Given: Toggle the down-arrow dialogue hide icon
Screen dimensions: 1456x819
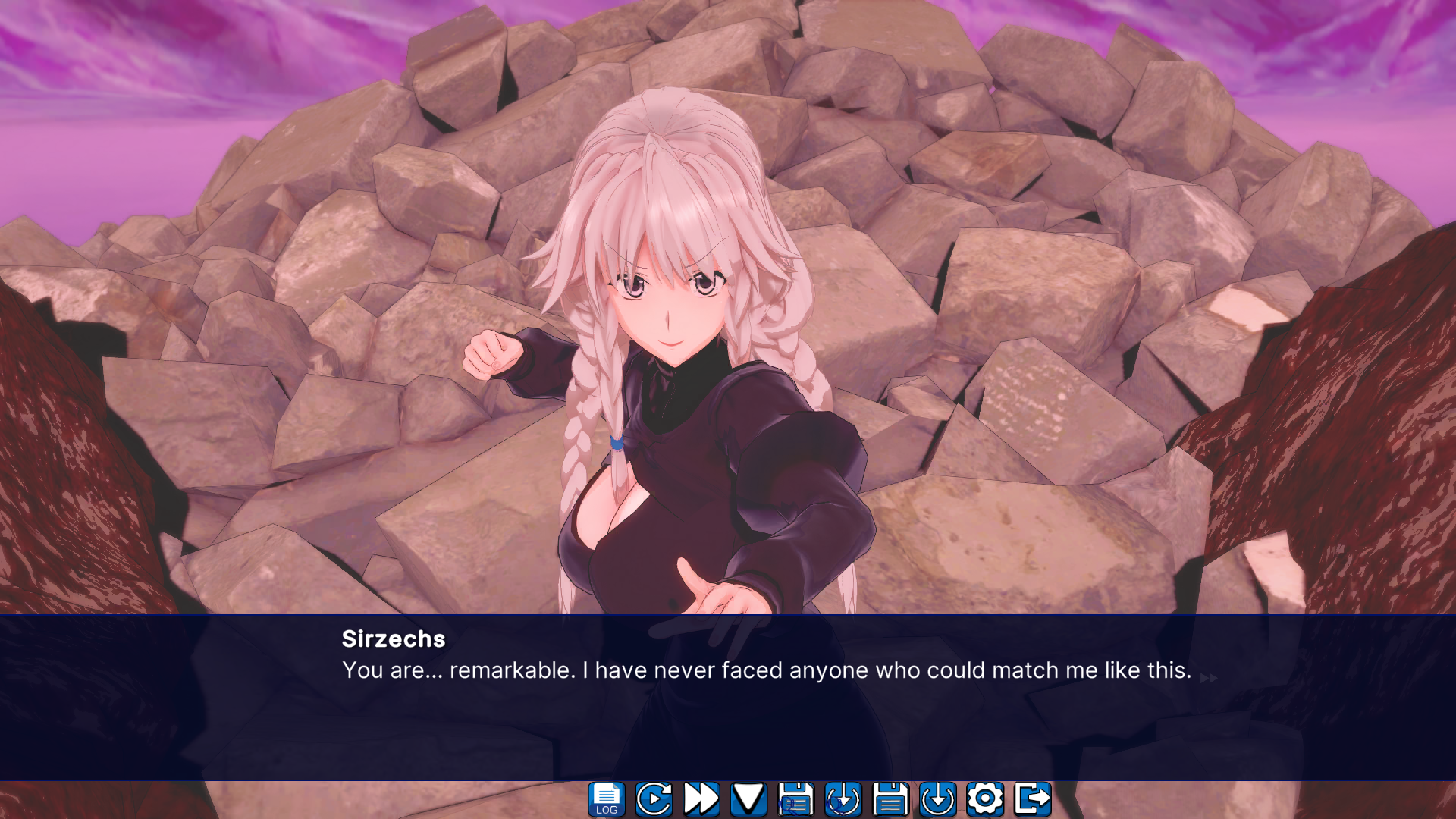Looking at the screenshot, I should pos(749,798).
